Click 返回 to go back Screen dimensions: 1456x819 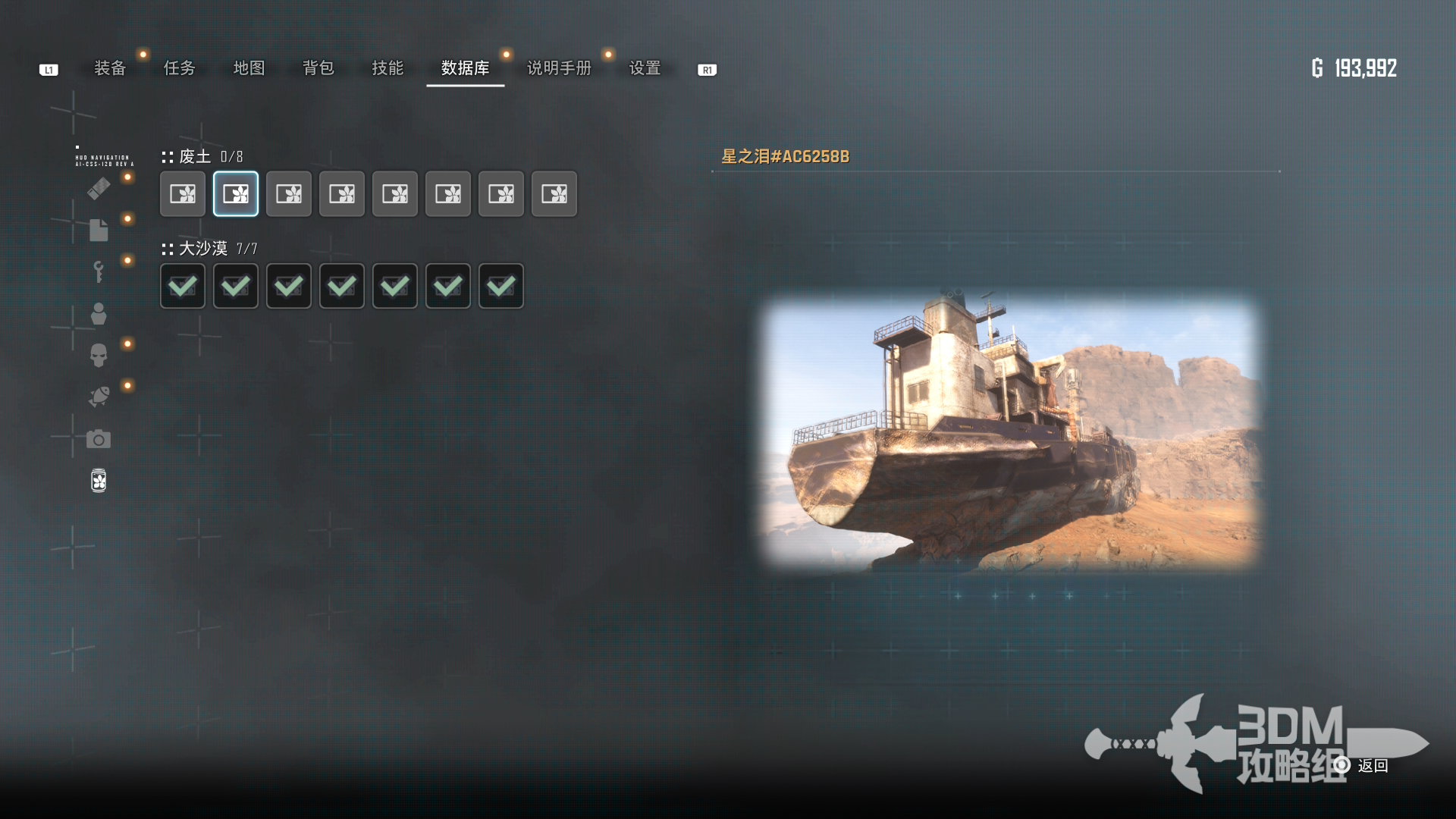click(1372, 766)
